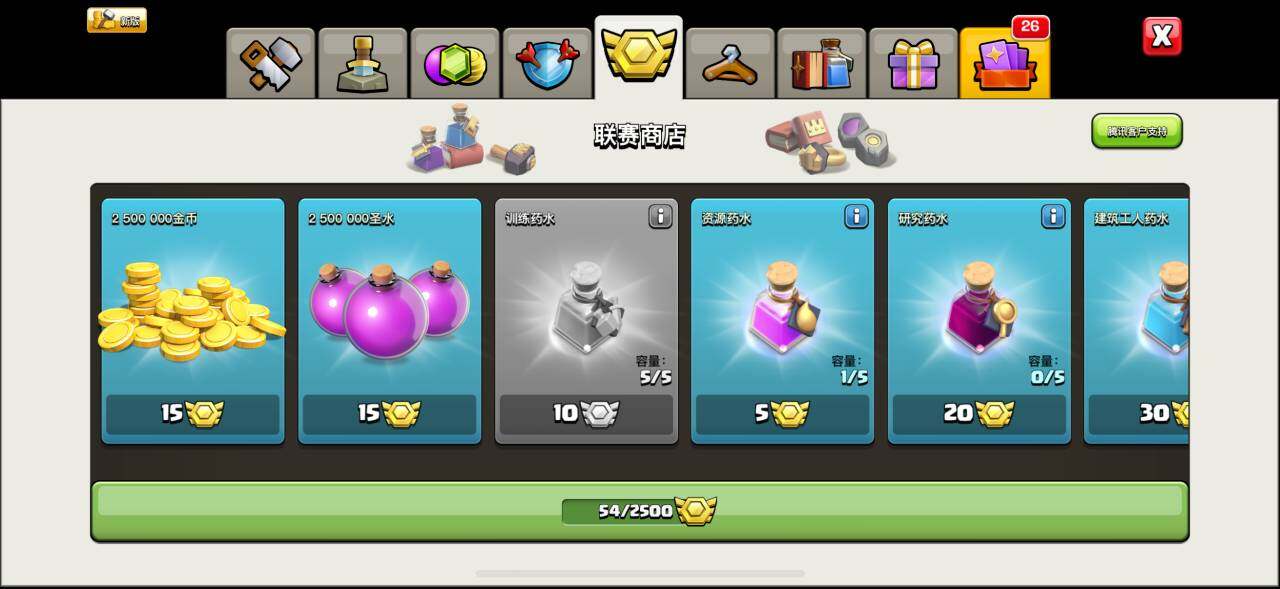Open the orange cards tab with 26 badge

click(x=1004, y=63)
